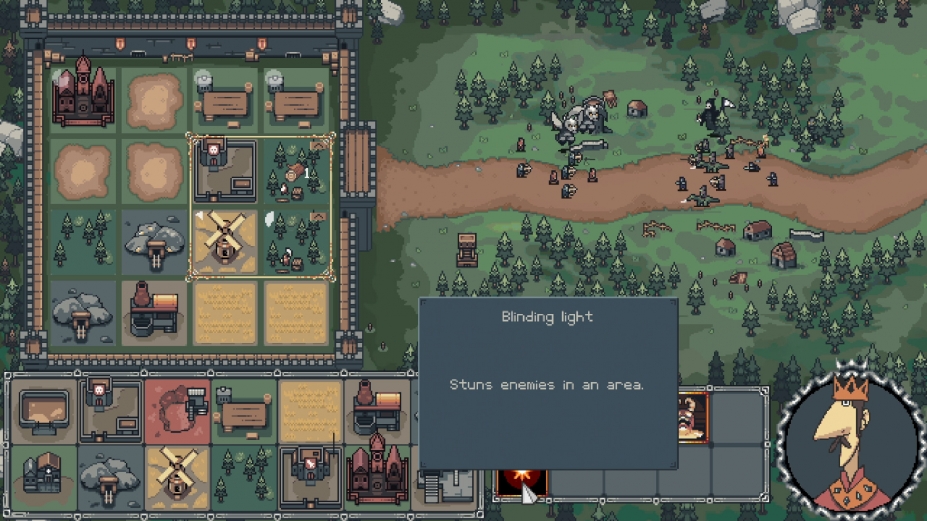Pick the windmill from the building palette

pos(177,476)
